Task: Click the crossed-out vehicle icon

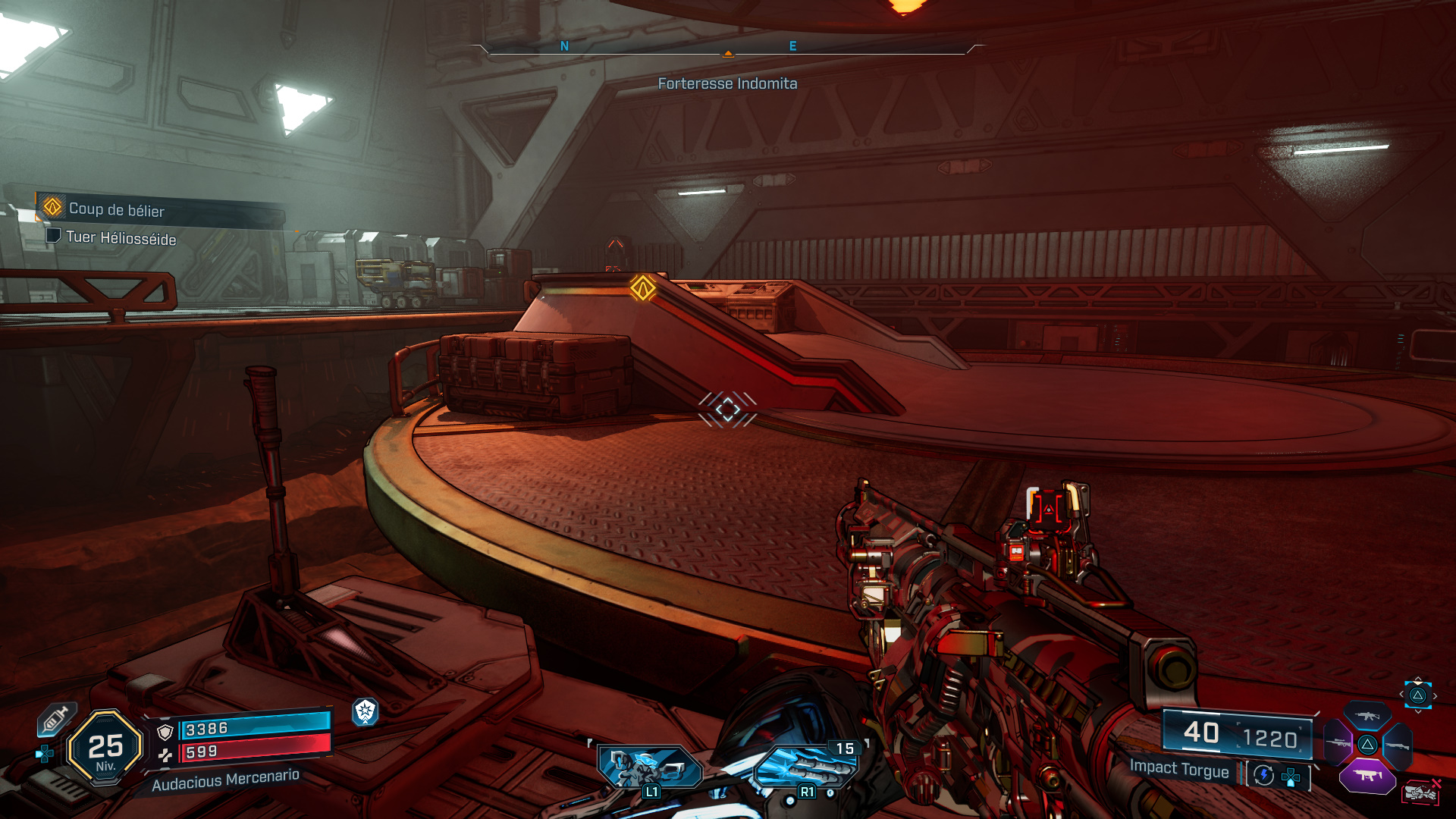Action: (1420, 792)
